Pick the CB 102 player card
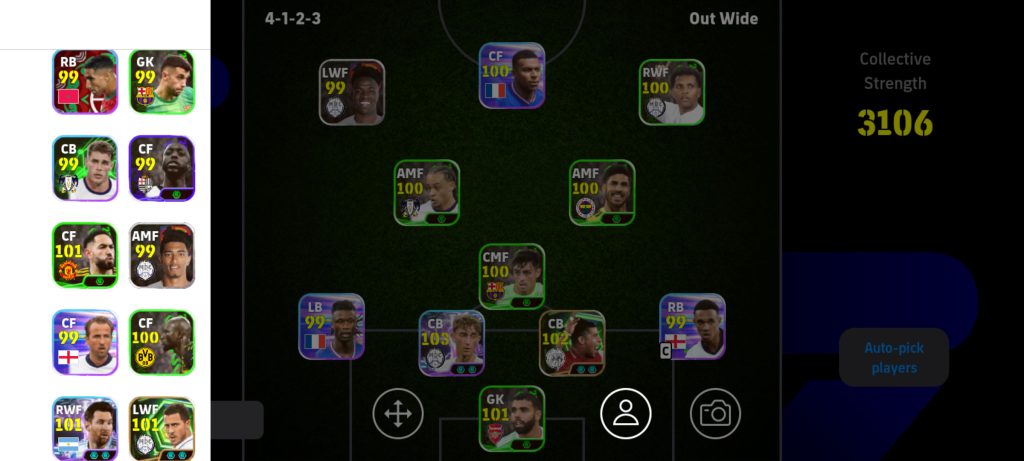Screen dimensions: 1024x461 tap(572, 343)
